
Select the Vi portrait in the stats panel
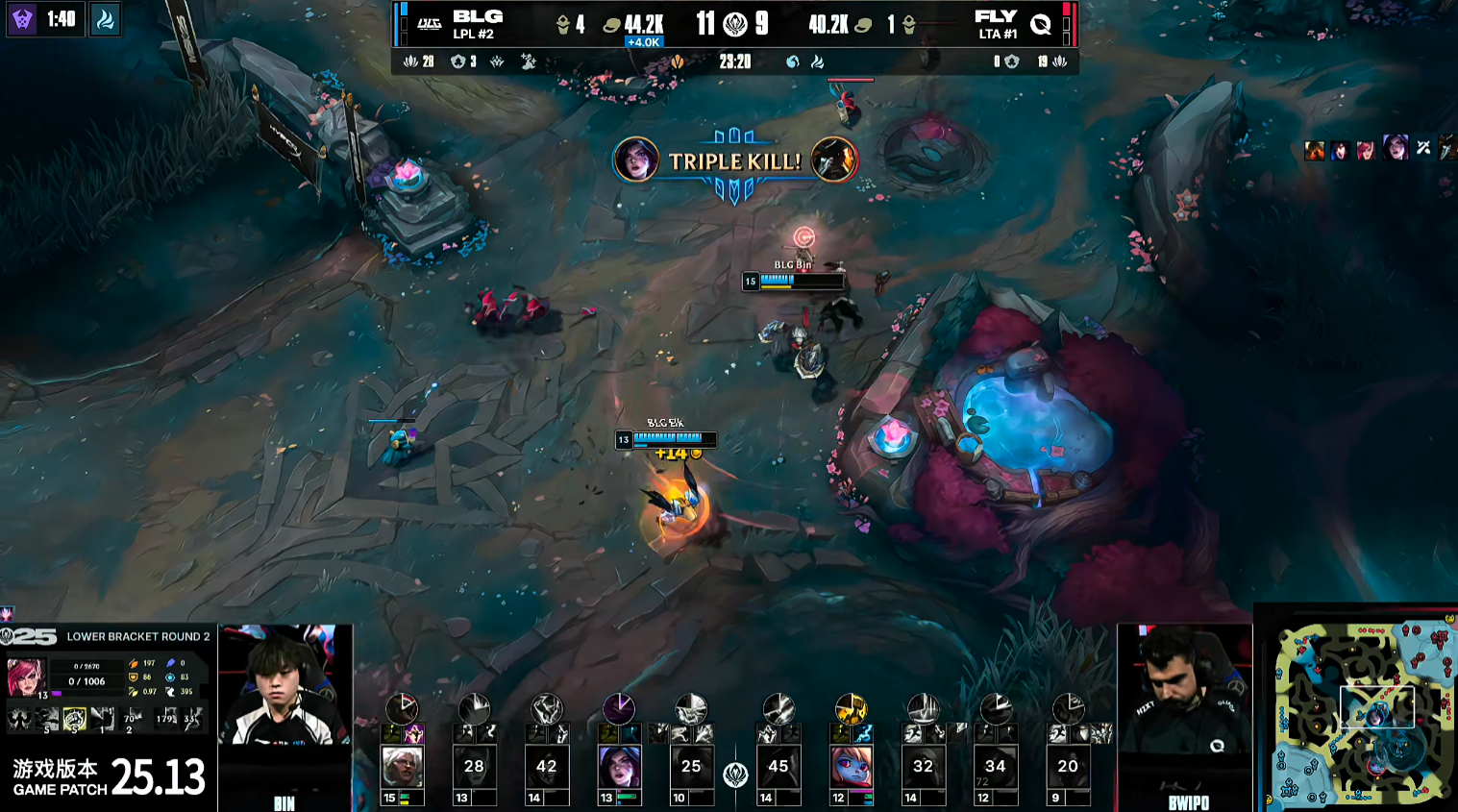tap(26, 677)
